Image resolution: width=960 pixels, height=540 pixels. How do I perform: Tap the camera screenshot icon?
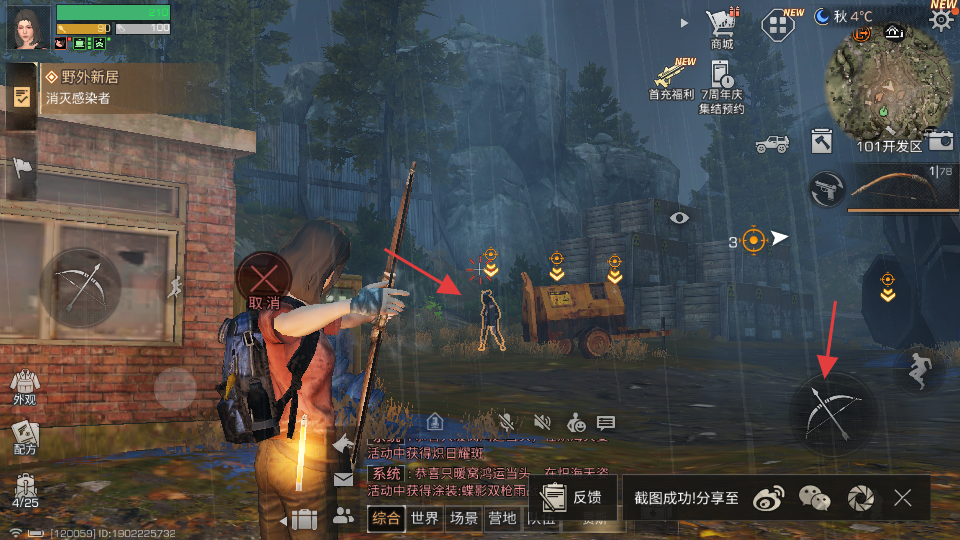[x=939, y=141]
